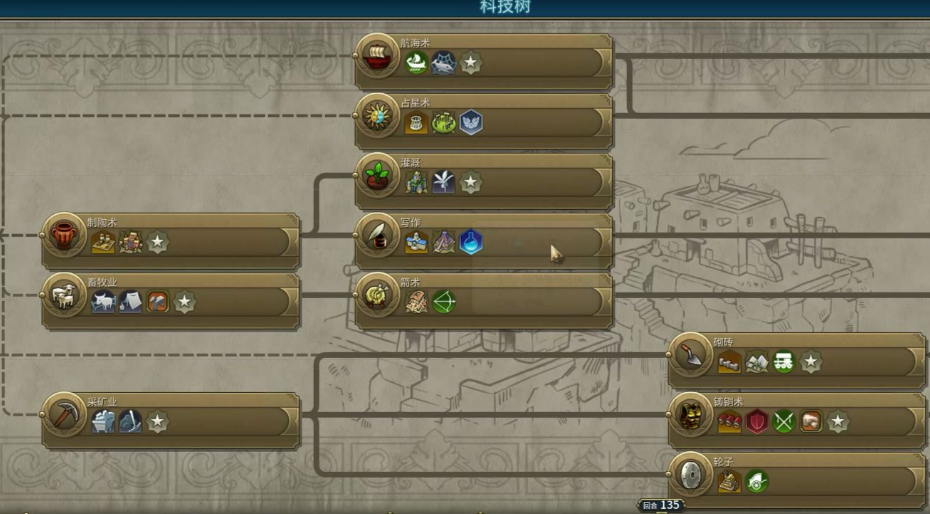Click the red shield icon under 铸铜术
930x514 pixels.
click(757, 422)
